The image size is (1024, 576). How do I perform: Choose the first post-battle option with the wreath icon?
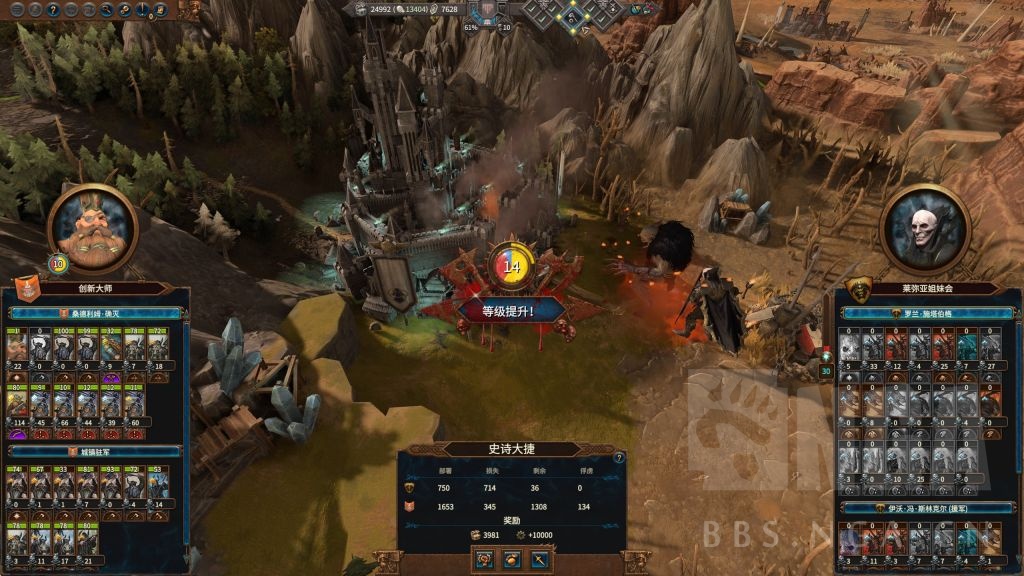pyautogui.click(x=484, y=560)
